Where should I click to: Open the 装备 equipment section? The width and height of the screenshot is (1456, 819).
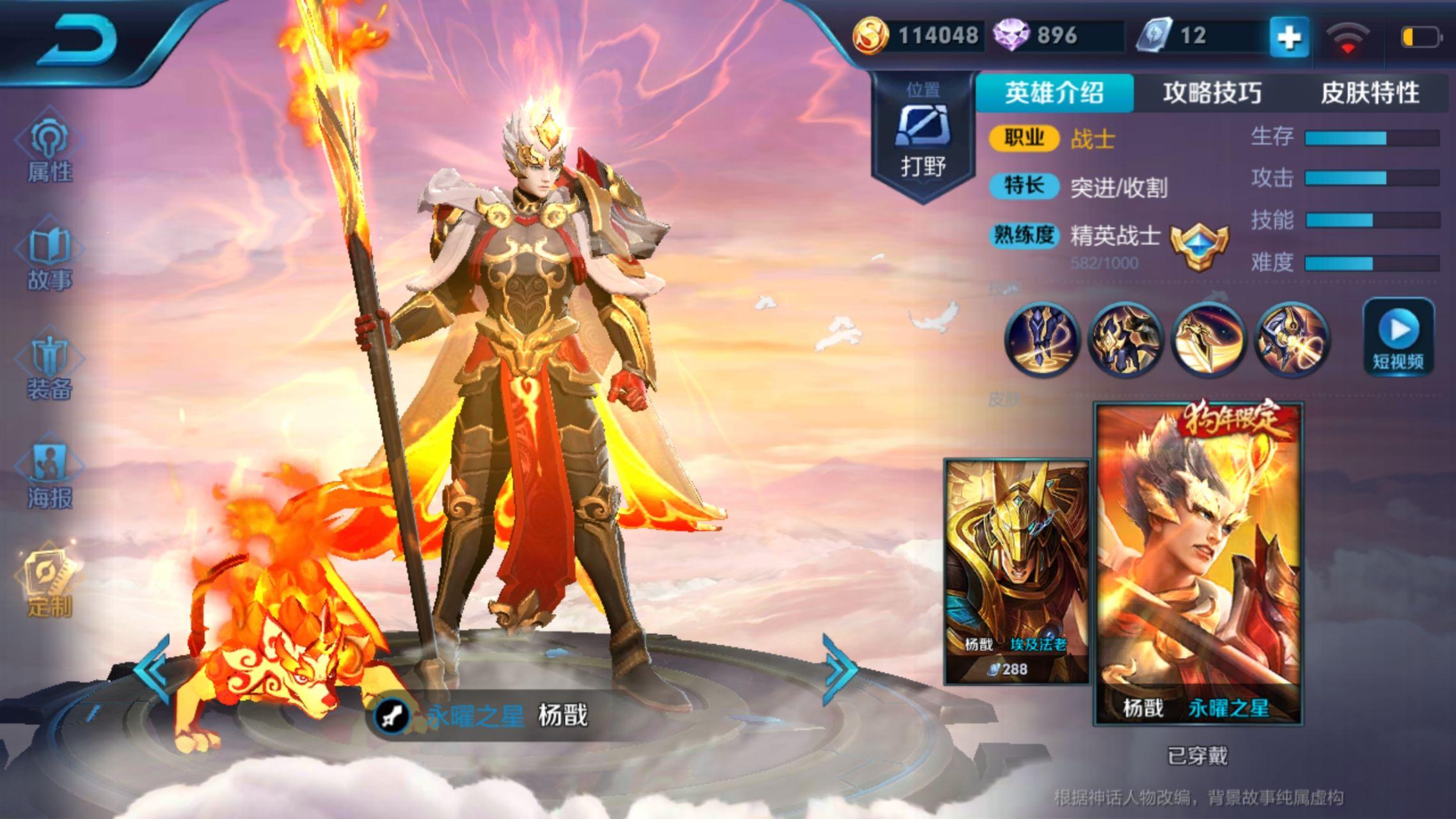click(x=49, y=367)
